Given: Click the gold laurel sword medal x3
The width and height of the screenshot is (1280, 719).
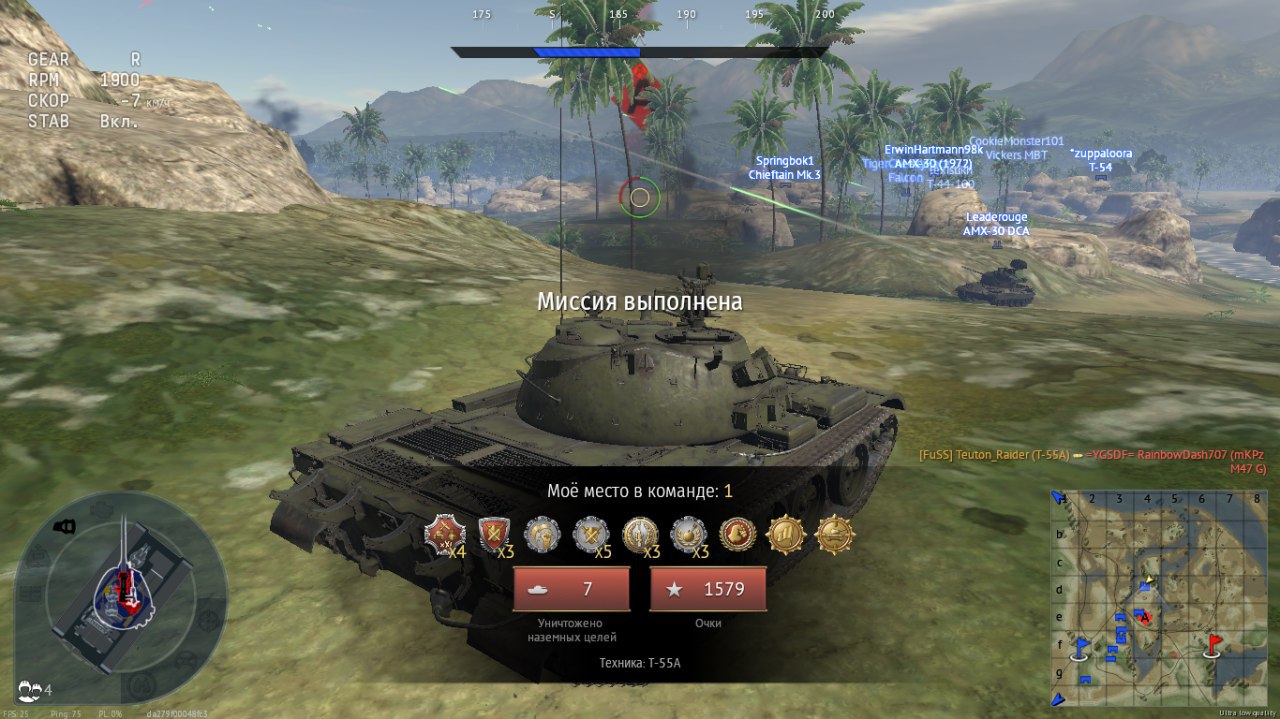Looking at the screenshot, I should [639, 535].
